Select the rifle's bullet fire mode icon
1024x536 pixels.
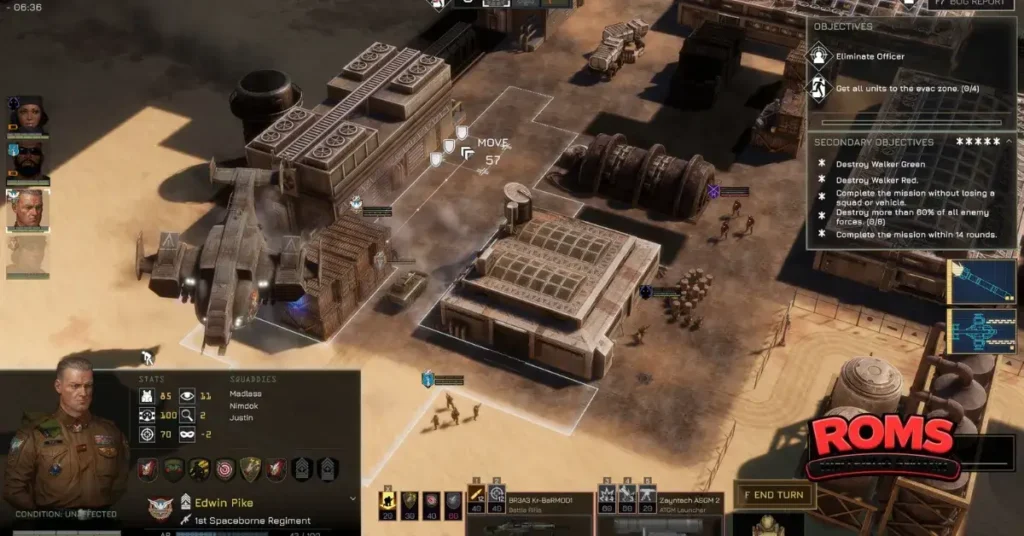click(477, 496)
